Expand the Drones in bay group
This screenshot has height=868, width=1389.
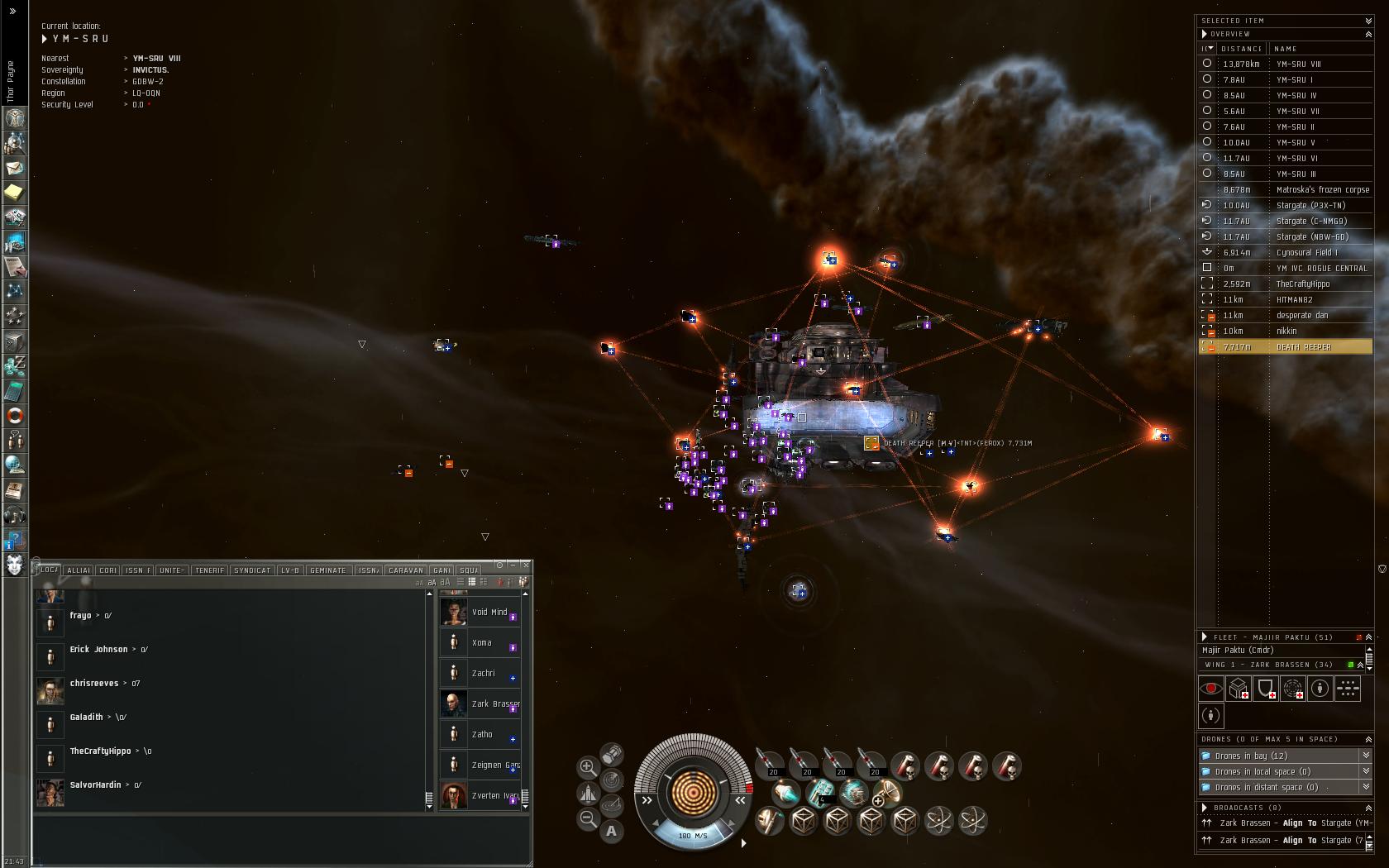coord(1366,756)
